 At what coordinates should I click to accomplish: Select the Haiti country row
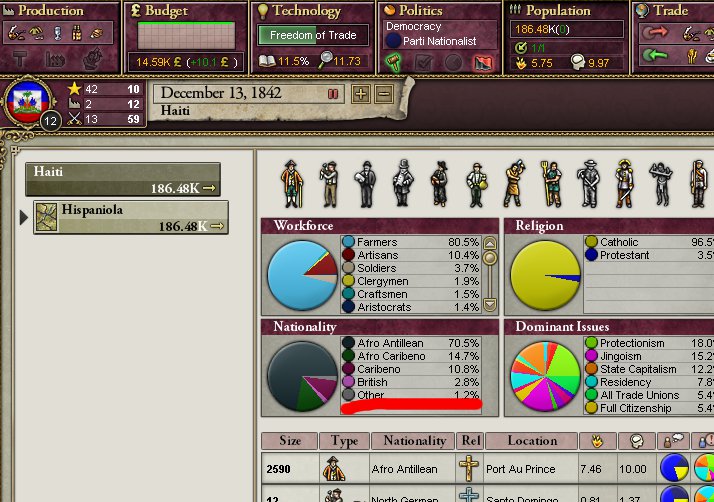click(x=123, y=179)
